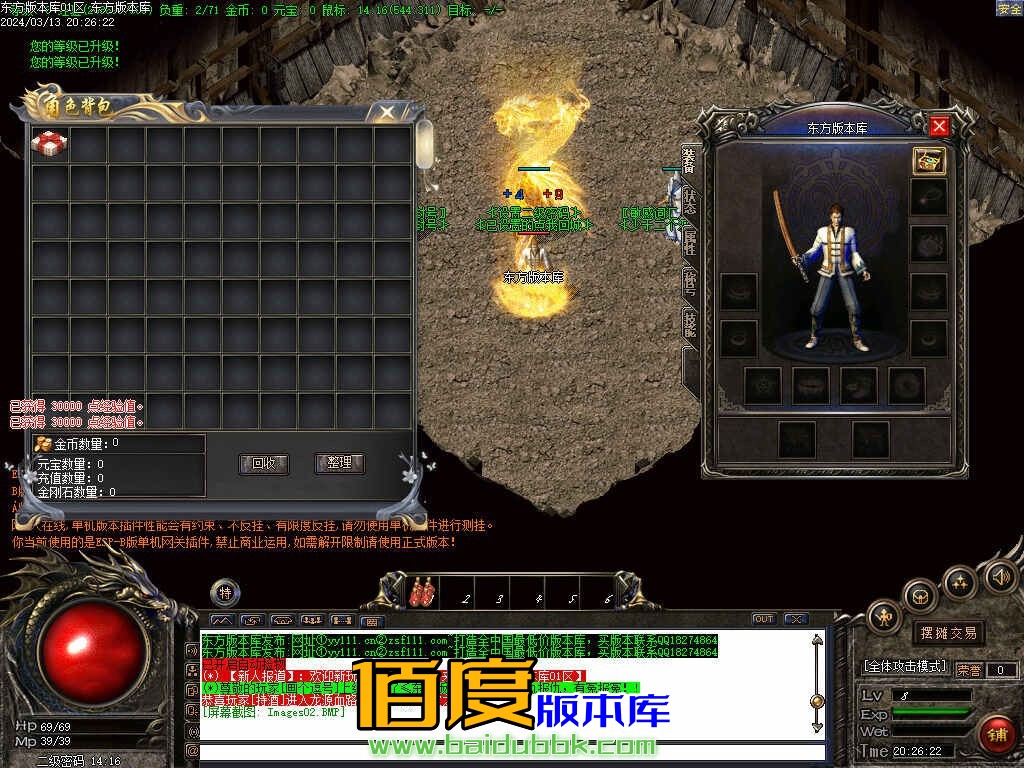The height and width of the screenshot is (768, 1024).
Task: Close the character equipment panel
Action: click(x=938, y=126)
